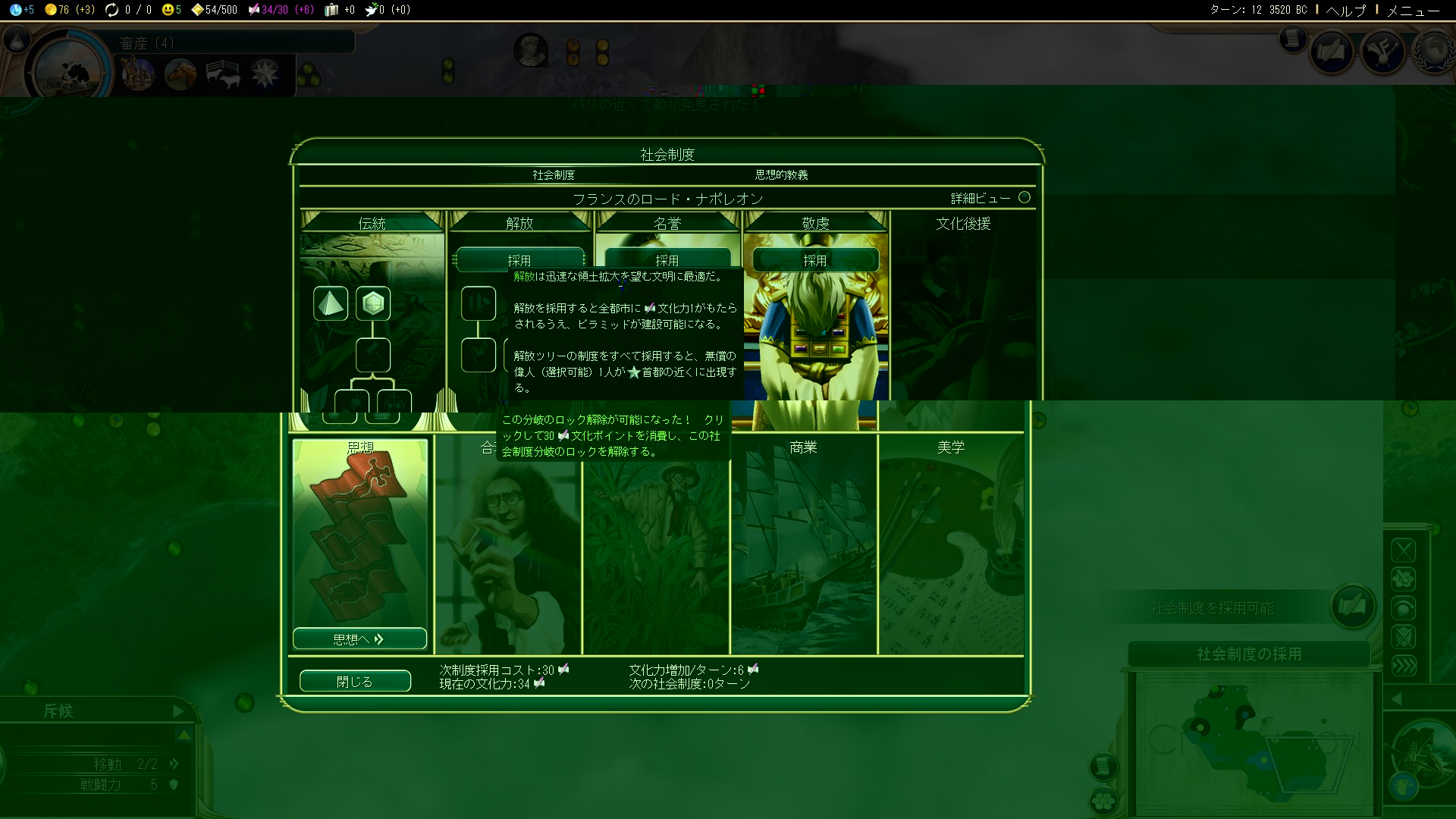Screen dimensions: 1456x819
Task: Switch to the 思想的教義 tab
Action: pyautogui.click(x=781, y=174)
